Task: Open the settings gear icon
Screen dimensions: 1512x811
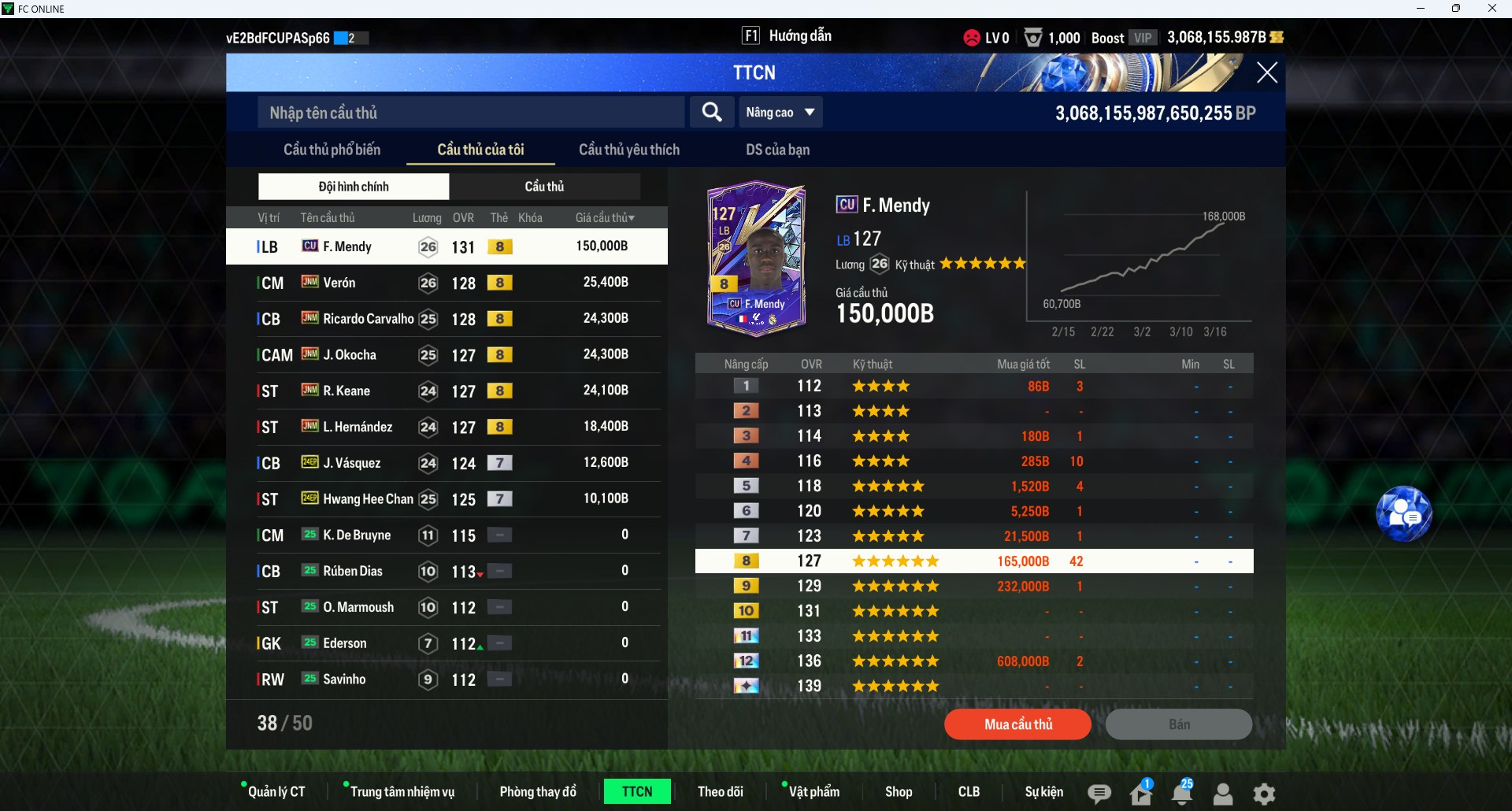Action: [1263, 794]
